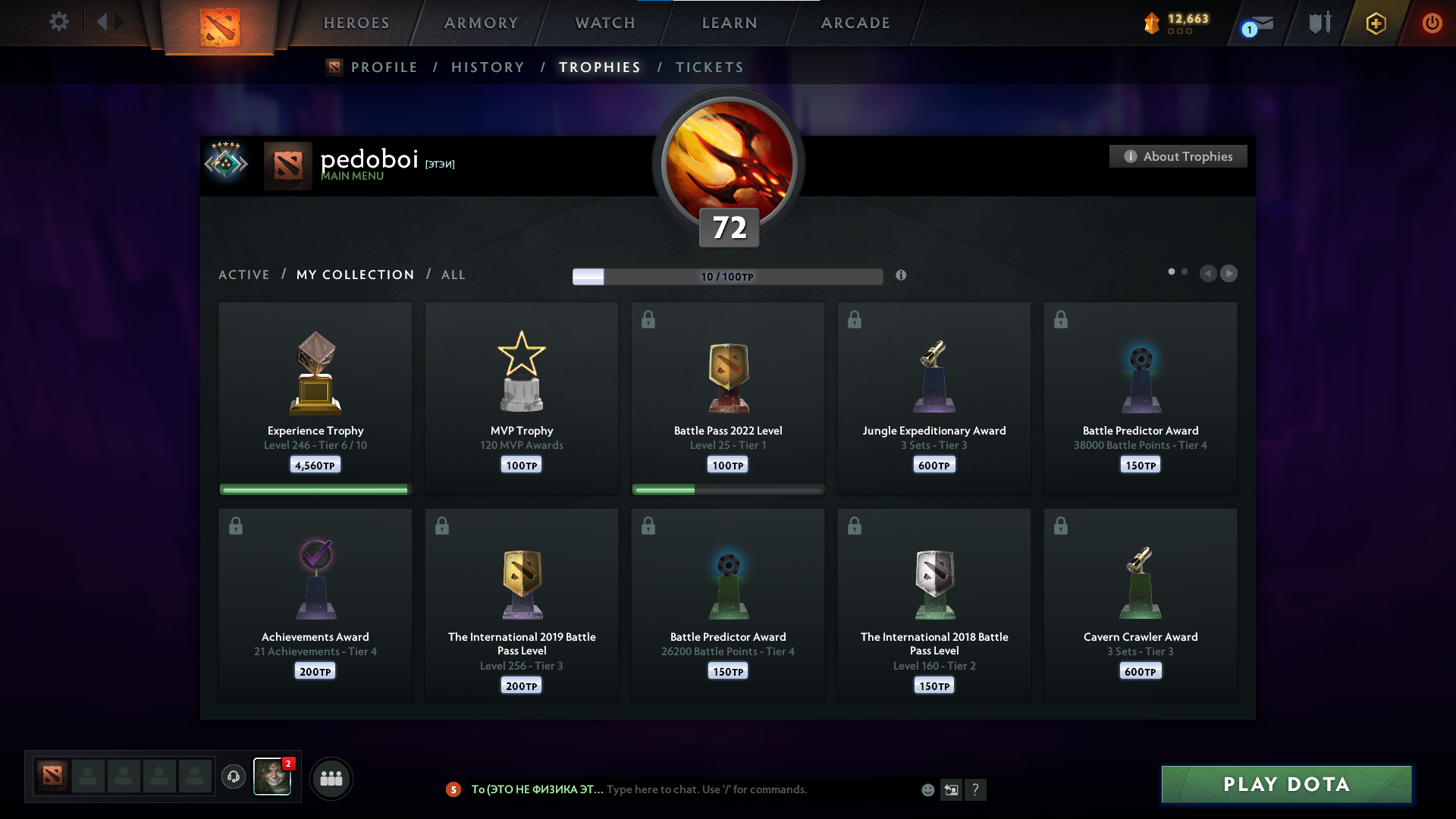Screen dimensions: 1456x819
Task: Open About Trophies info panel
Action: pos(1178,156)
